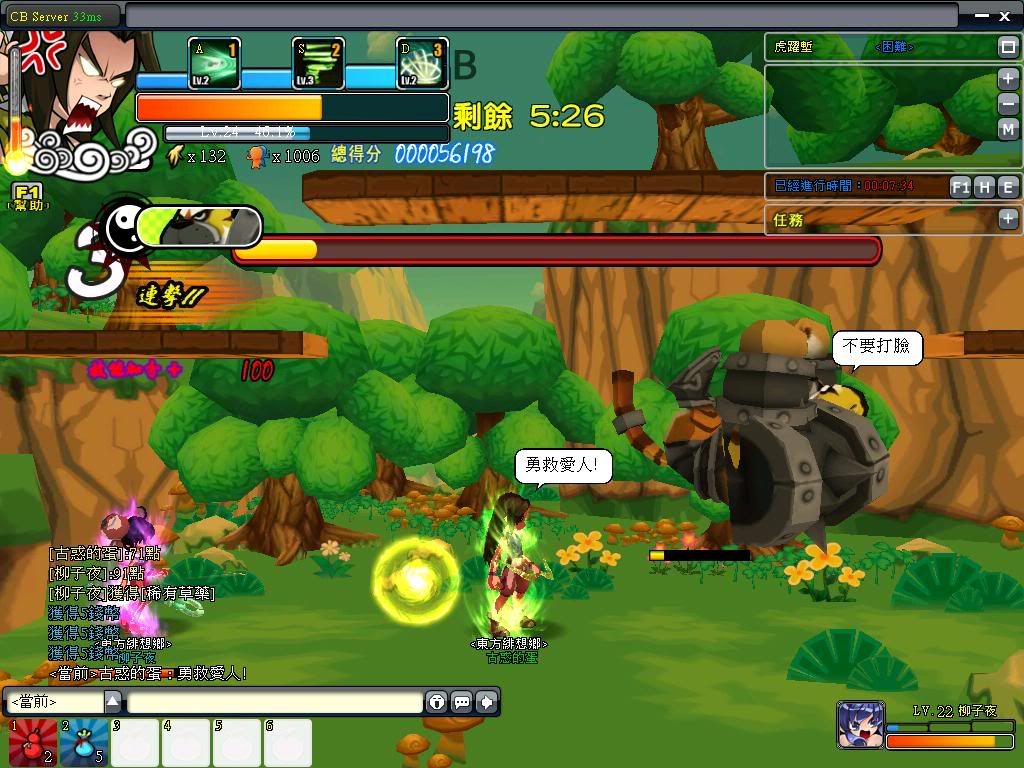Screen dimensions: 1024x768
Task: Expand the 任務 quest panel
Action: [1007, 219]
